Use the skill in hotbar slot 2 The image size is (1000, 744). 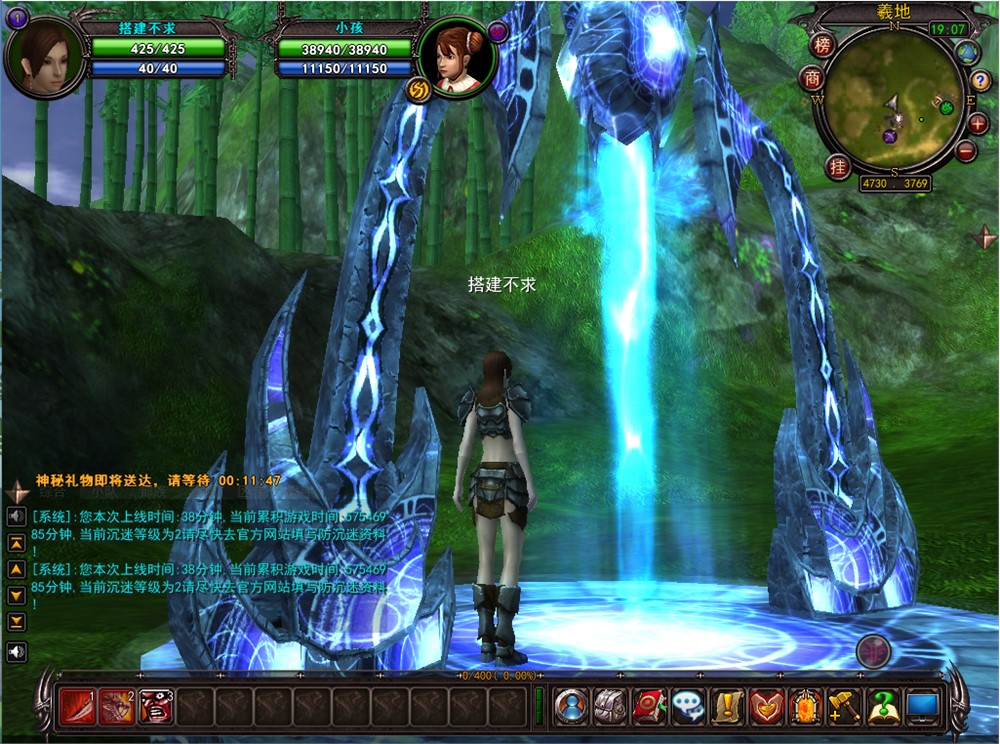pos(118,707)
